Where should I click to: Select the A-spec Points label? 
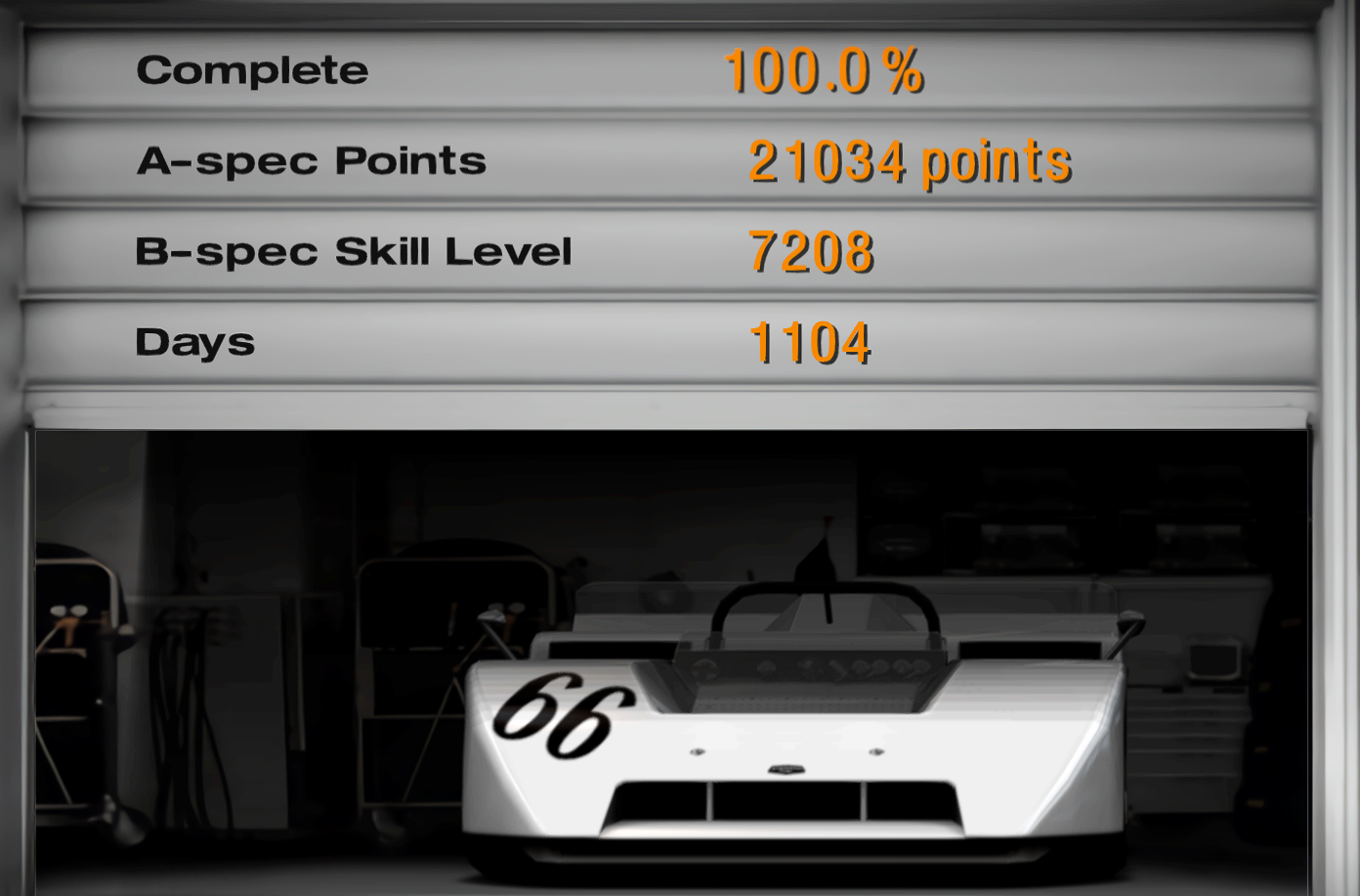click(313, 160)
